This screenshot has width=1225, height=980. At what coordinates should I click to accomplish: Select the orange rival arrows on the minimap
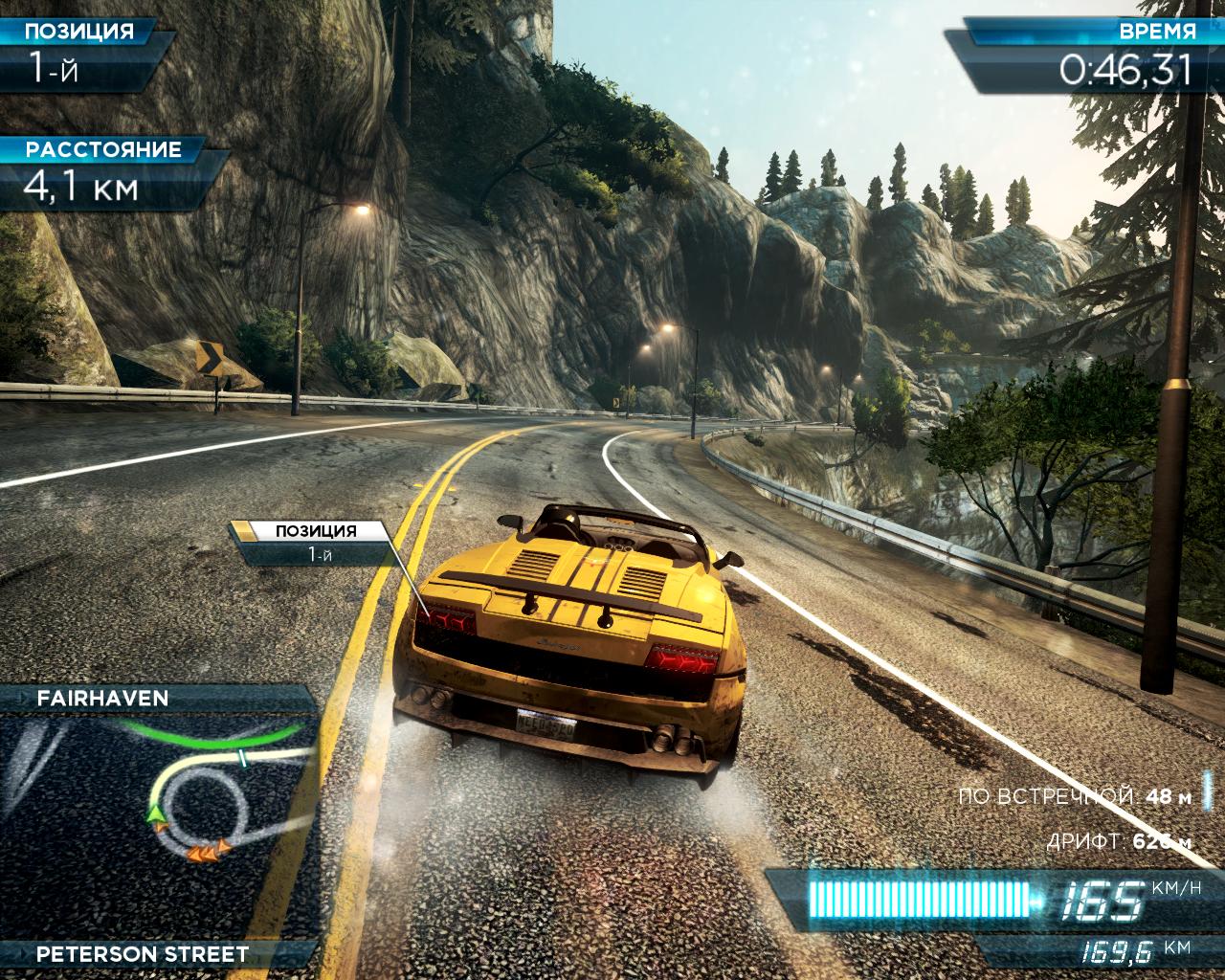click(208, 851)
